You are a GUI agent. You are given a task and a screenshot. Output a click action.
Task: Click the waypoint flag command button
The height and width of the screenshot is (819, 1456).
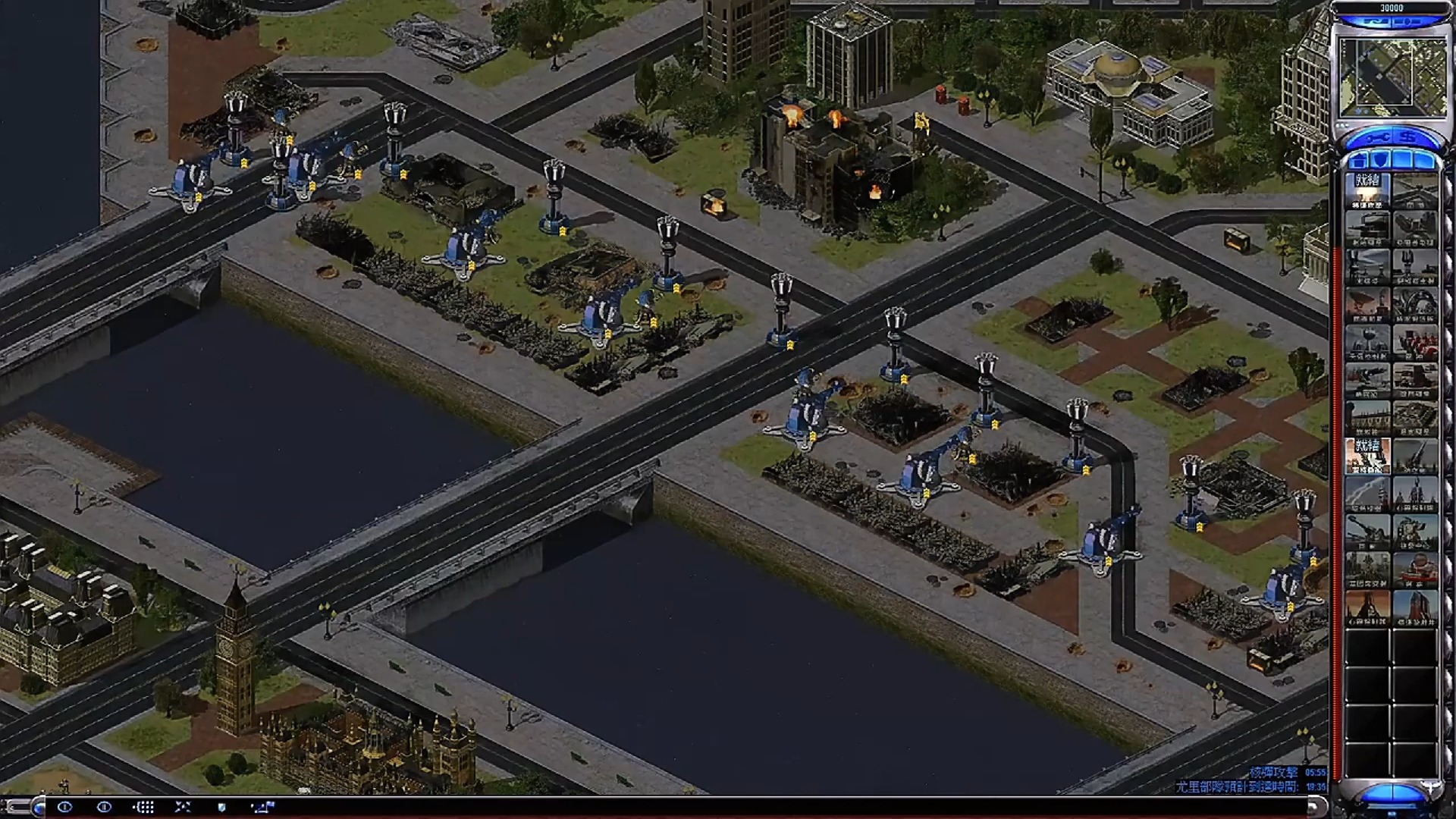(262, 807)
